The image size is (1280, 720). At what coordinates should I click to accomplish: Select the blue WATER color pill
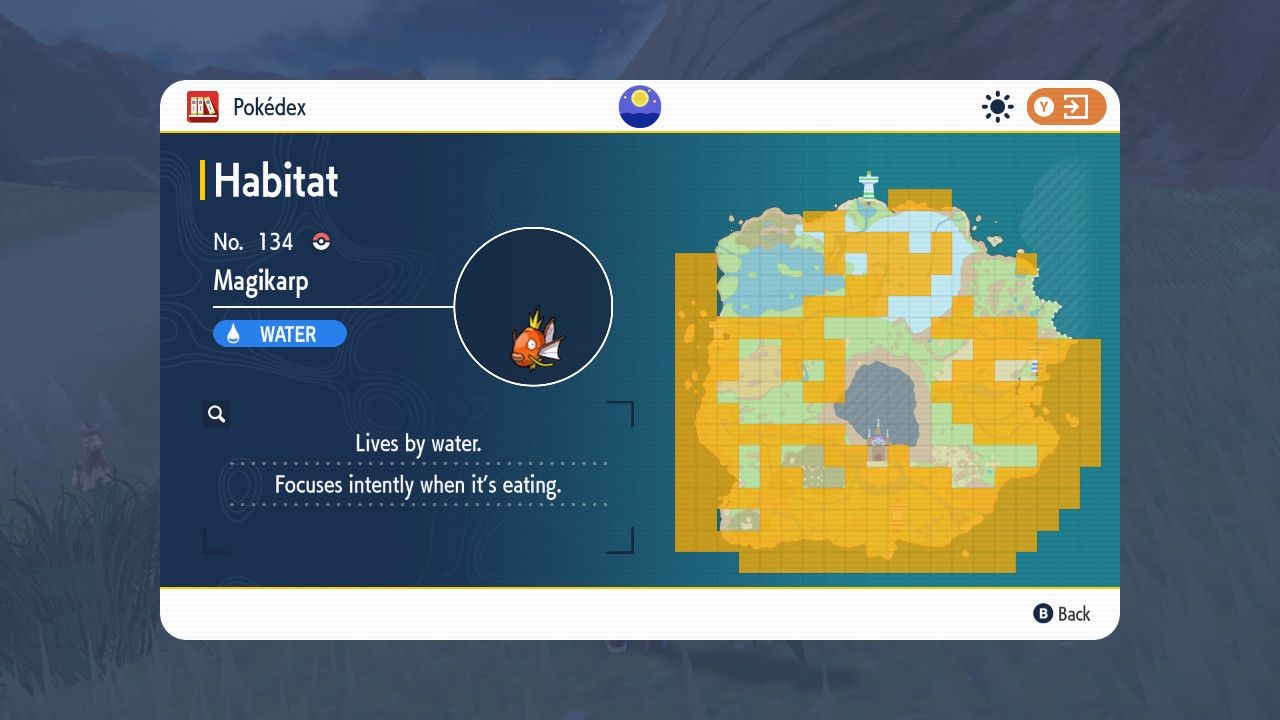coord(279,333)
